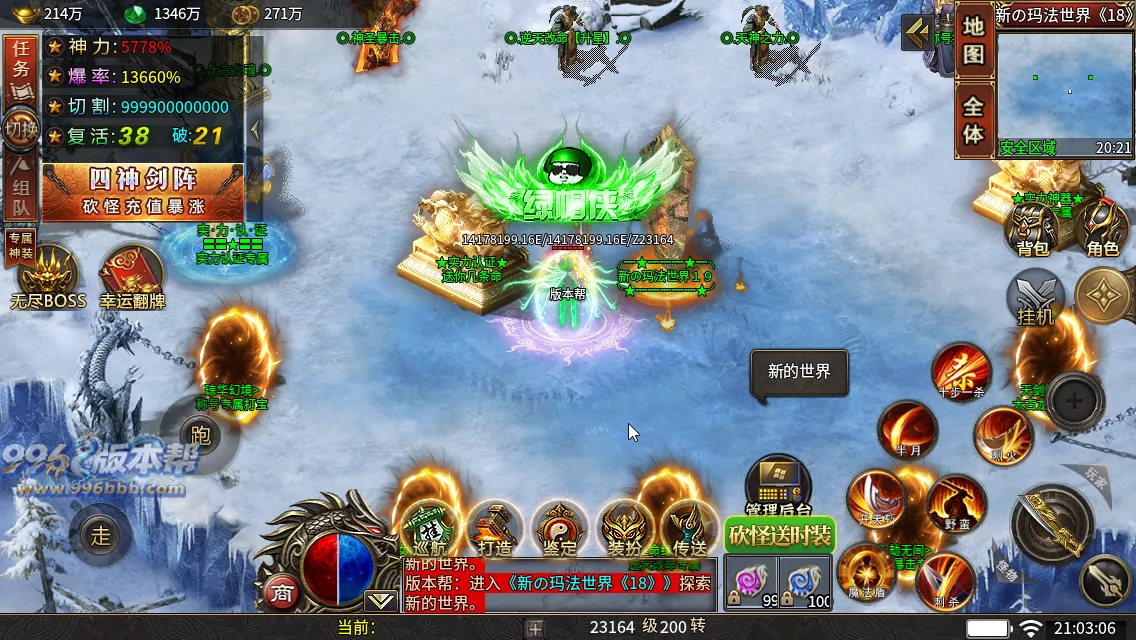This screenshot has height=640, width=1136.
Task: Activate the 十步一杀 skill
Action: click(962, 373)
